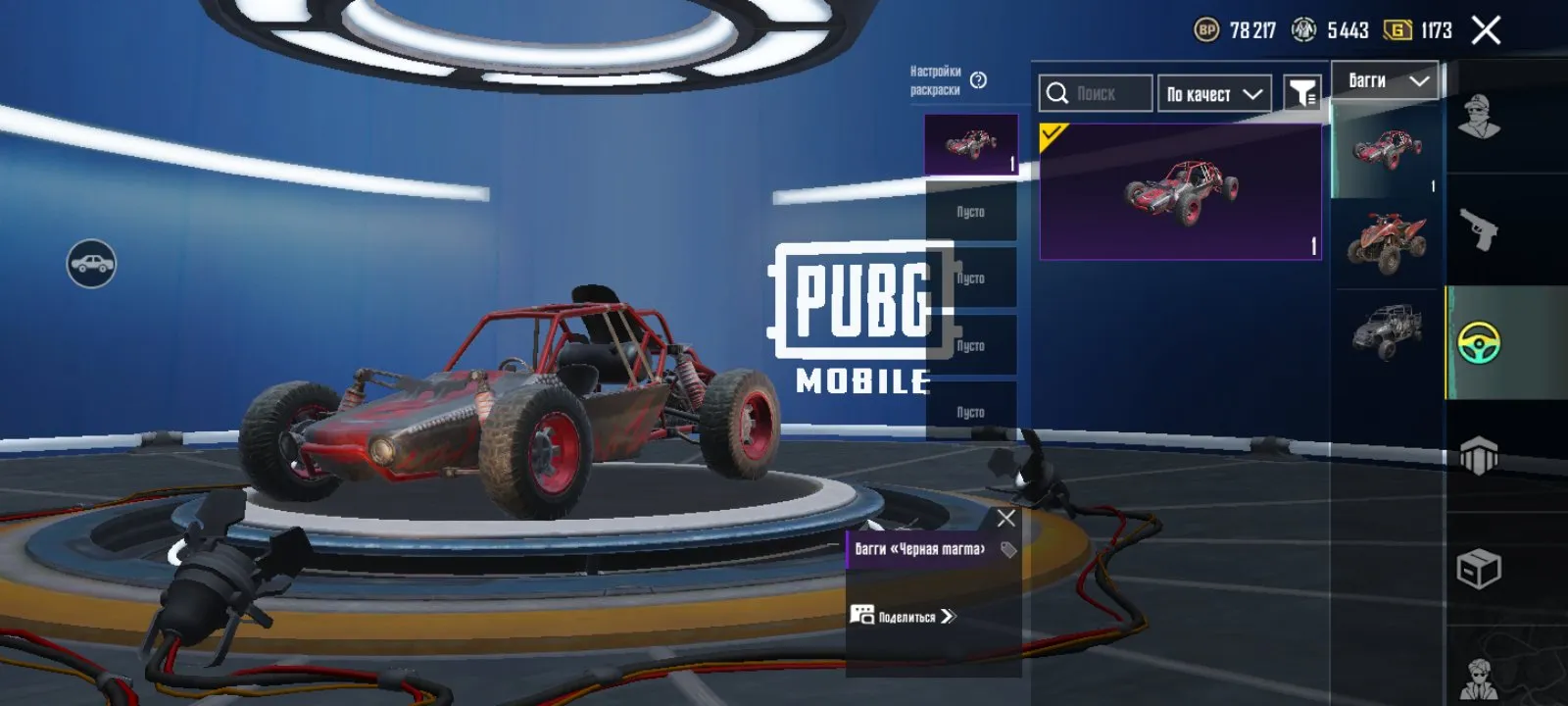Open the crate box category

click(1479, 569)
